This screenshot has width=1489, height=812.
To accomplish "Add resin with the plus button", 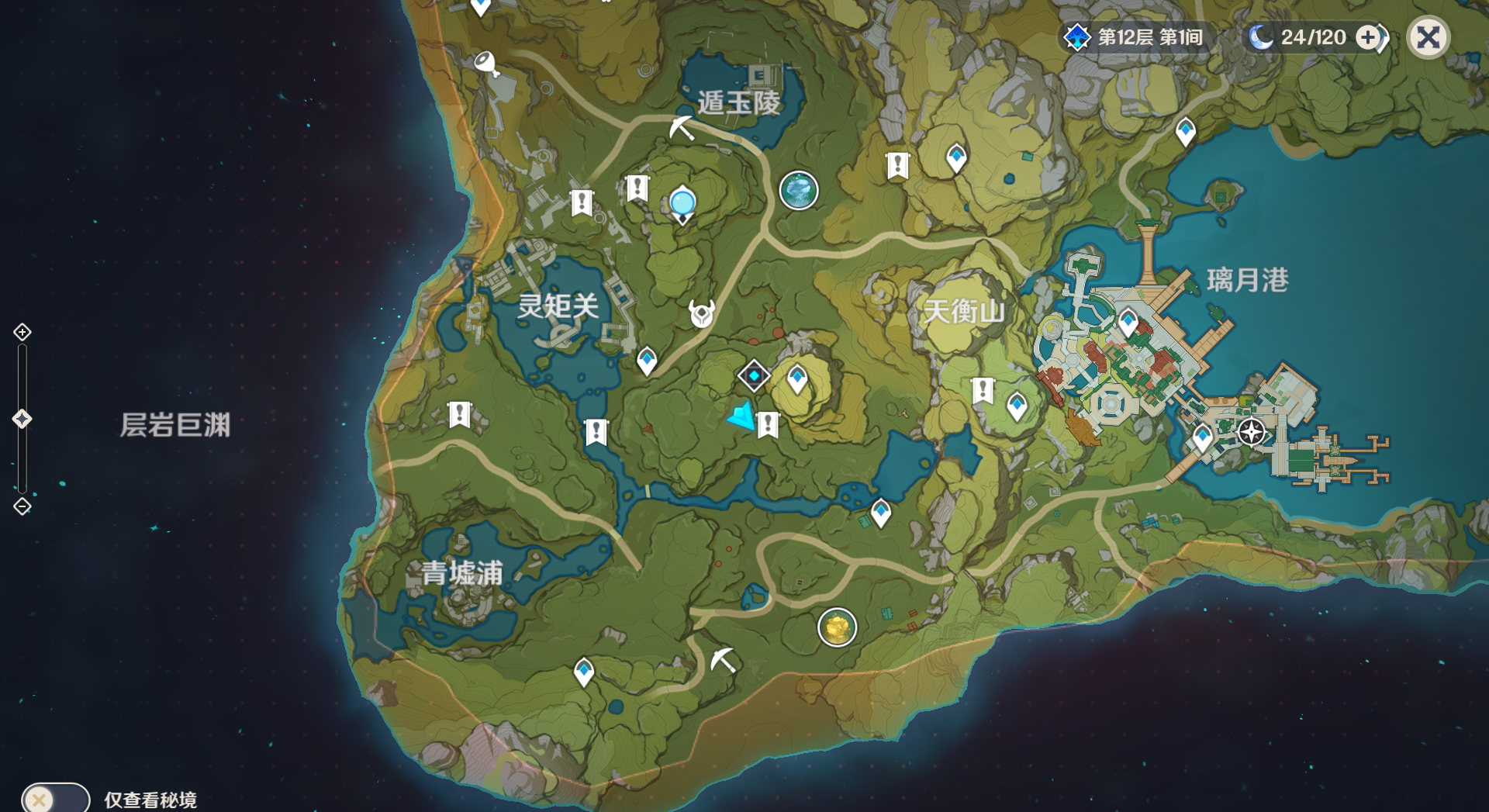I will pyautogui.click(x=1369, y=37).
